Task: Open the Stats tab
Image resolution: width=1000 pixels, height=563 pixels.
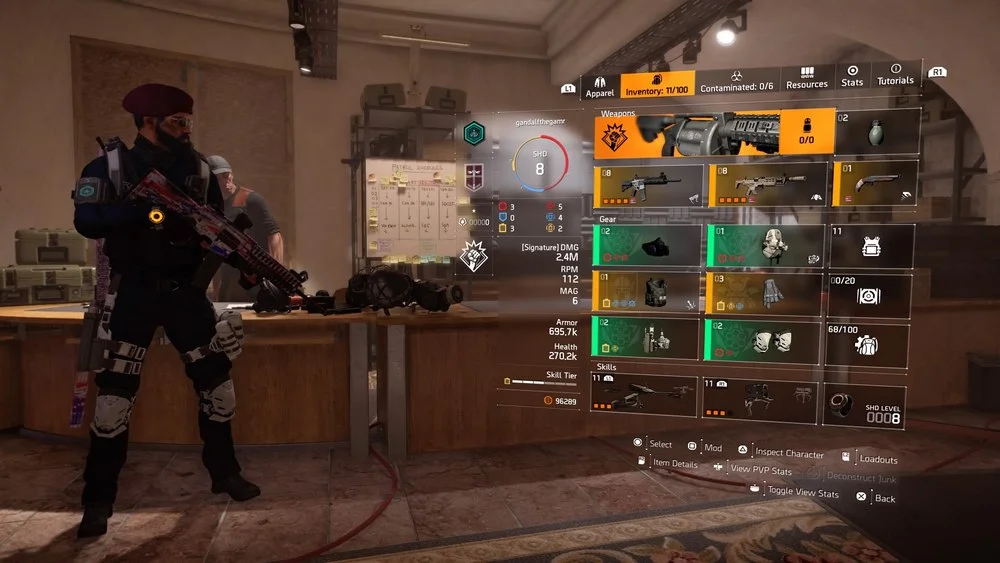Action: 852,77
